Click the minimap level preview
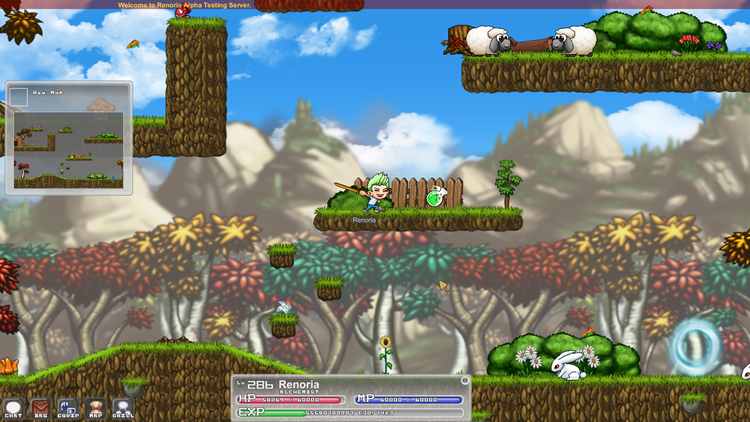The image size is (750, 422). (x=68, y=150)
